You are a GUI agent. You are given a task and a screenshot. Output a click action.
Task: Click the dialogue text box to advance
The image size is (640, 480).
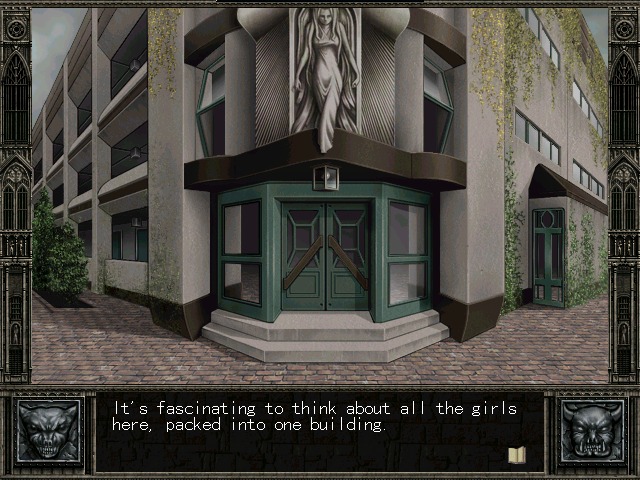(x=320, y=432)
